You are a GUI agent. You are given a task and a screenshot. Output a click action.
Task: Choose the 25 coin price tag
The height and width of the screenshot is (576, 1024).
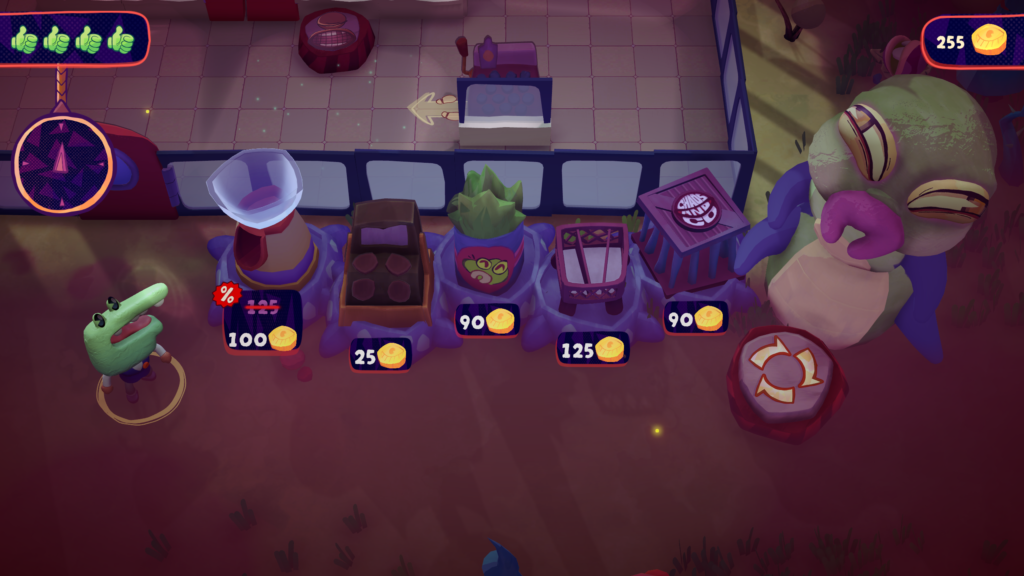[380, 354]
